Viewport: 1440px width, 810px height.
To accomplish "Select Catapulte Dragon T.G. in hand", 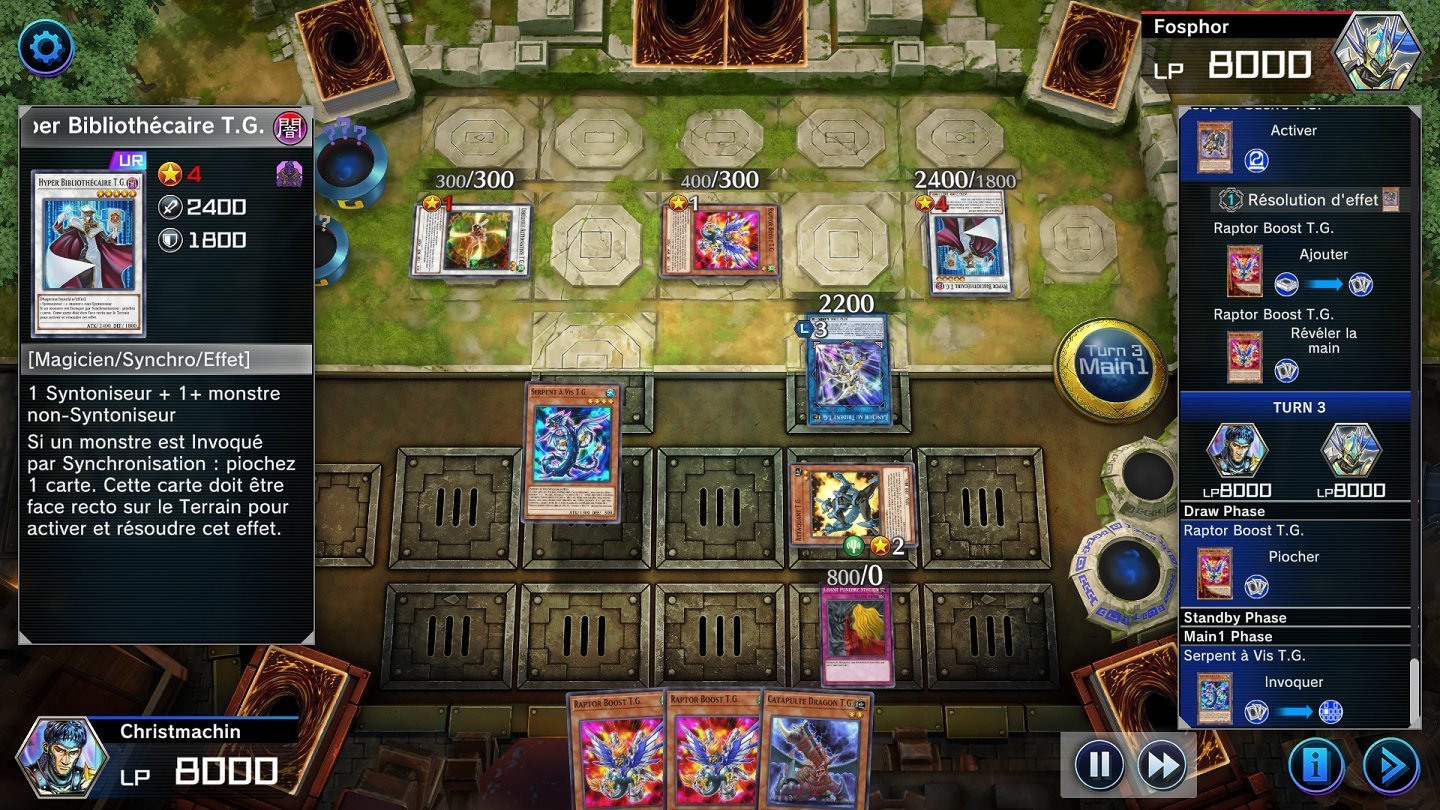I will [815, 748].
